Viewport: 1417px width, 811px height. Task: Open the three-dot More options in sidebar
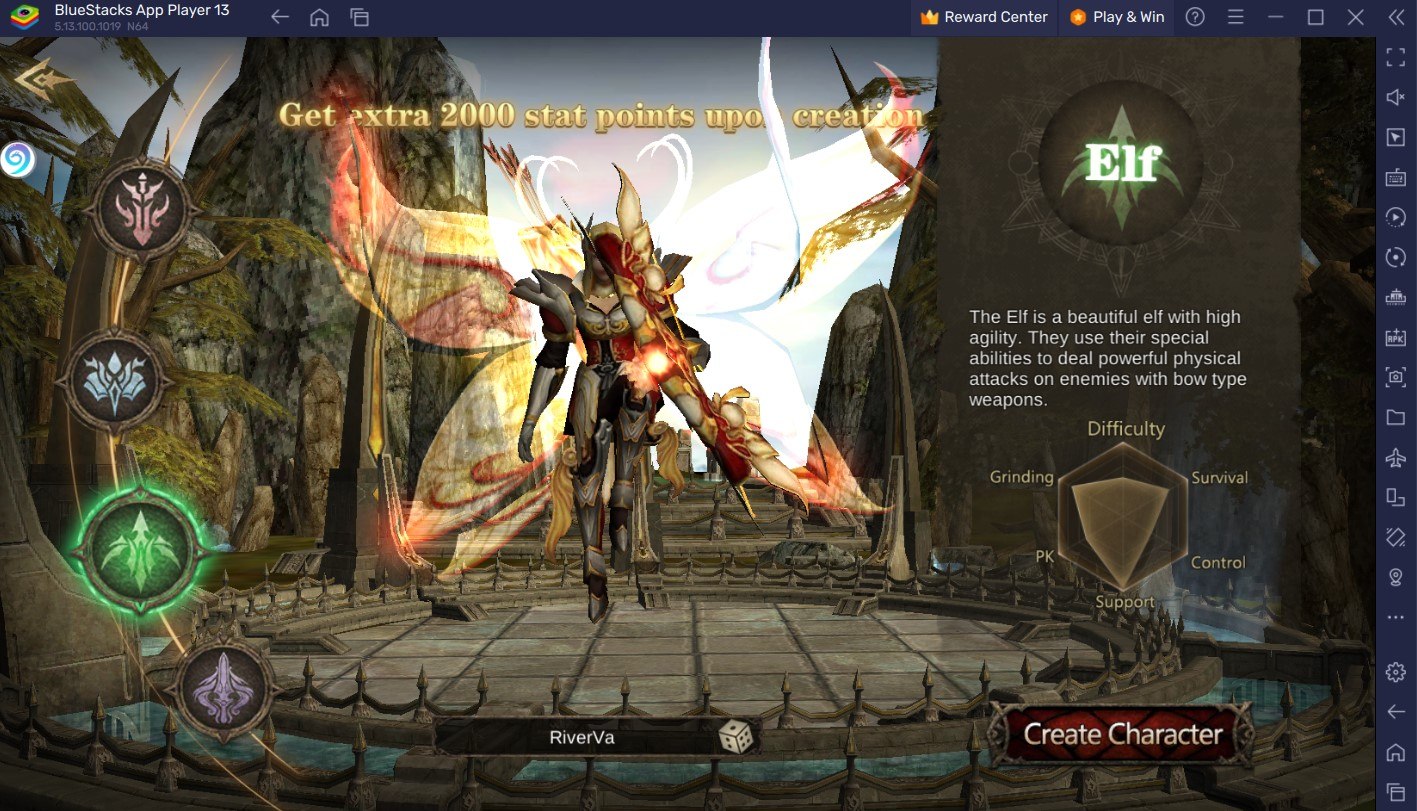coord(1395,615)
